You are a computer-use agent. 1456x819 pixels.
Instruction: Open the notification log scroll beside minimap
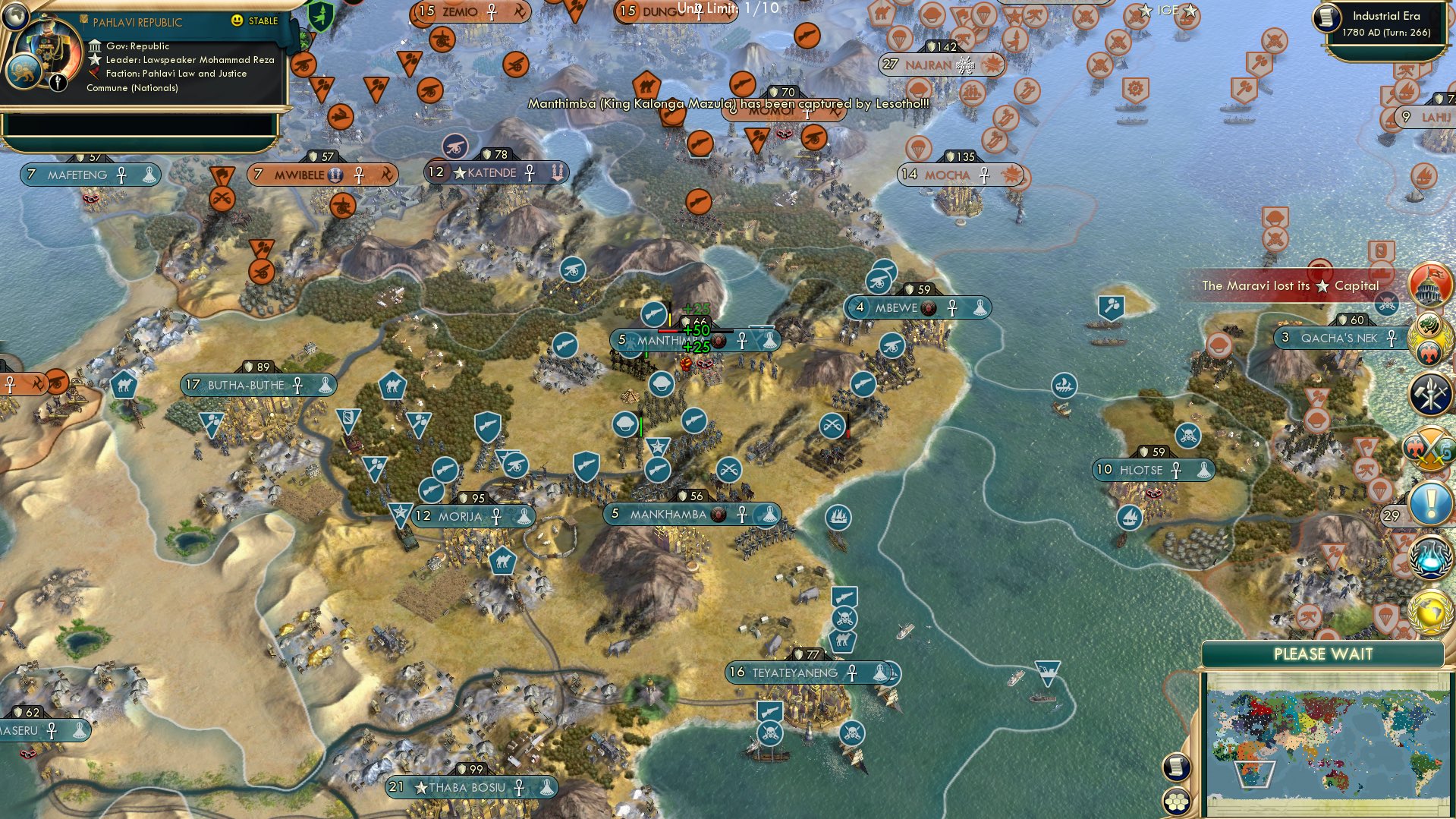[x=1177, y=766]
